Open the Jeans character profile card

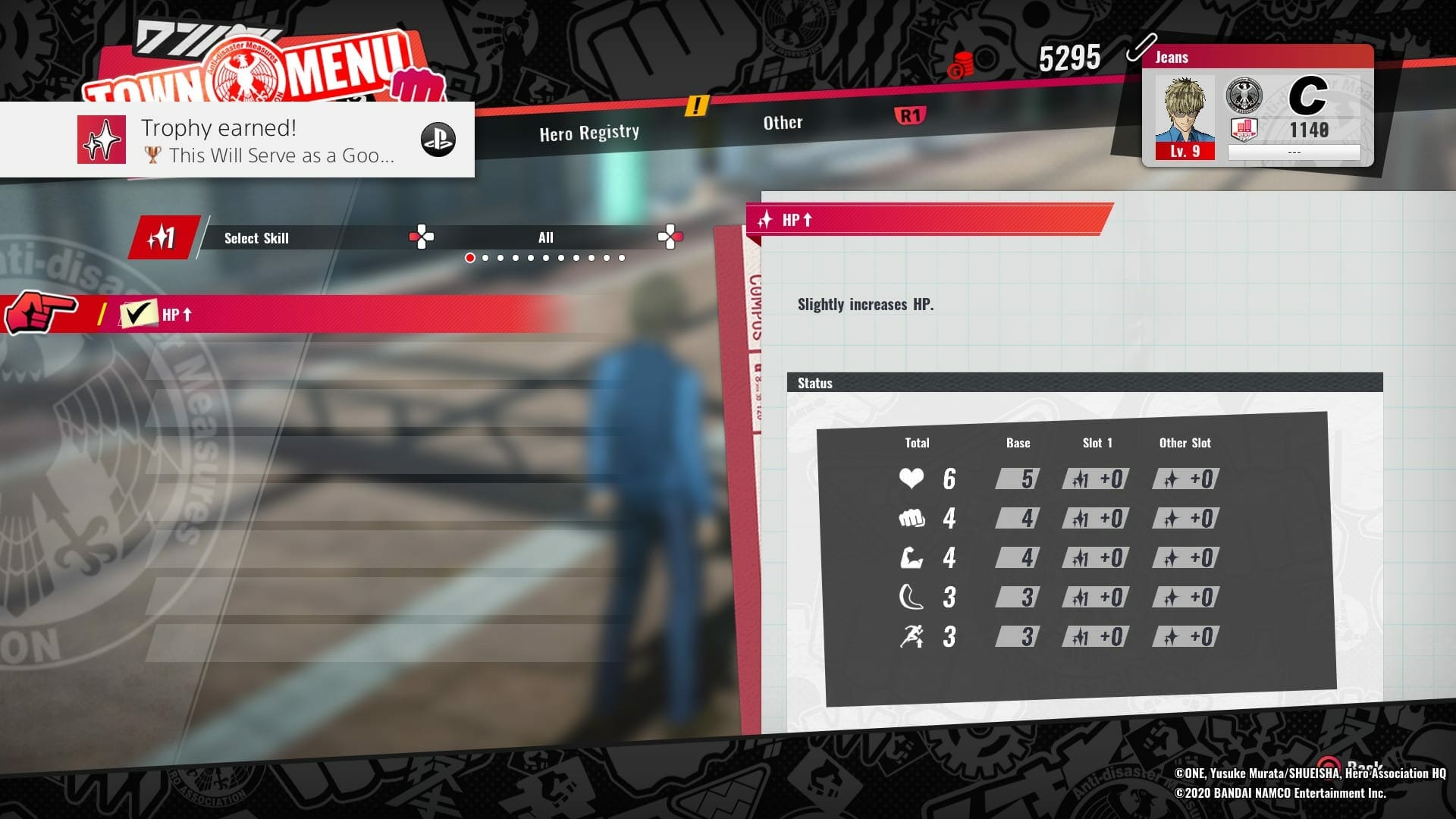click(1257, 106)
